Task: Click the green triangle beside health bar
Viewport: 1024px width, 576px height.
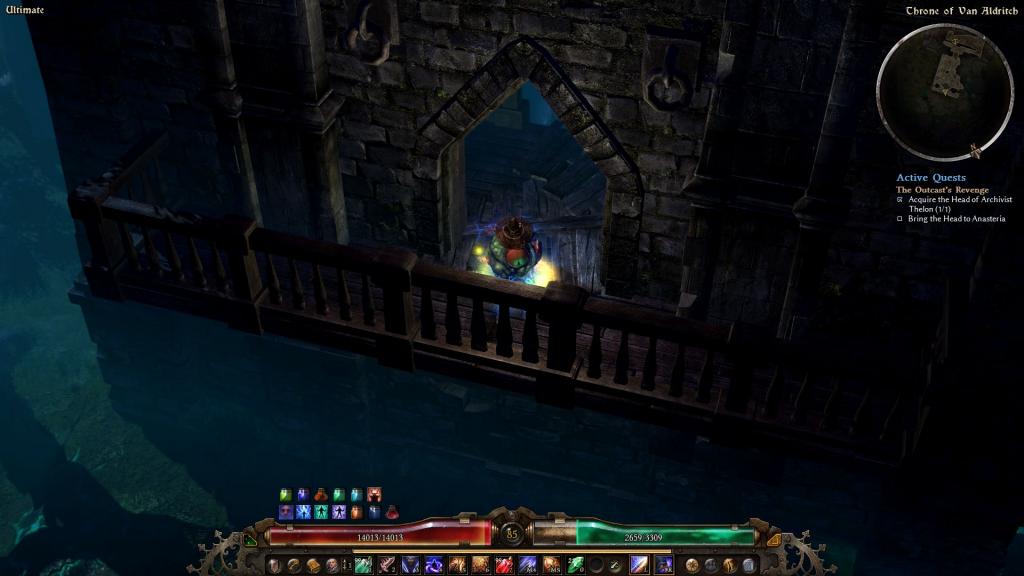Action: pos(250,540)
